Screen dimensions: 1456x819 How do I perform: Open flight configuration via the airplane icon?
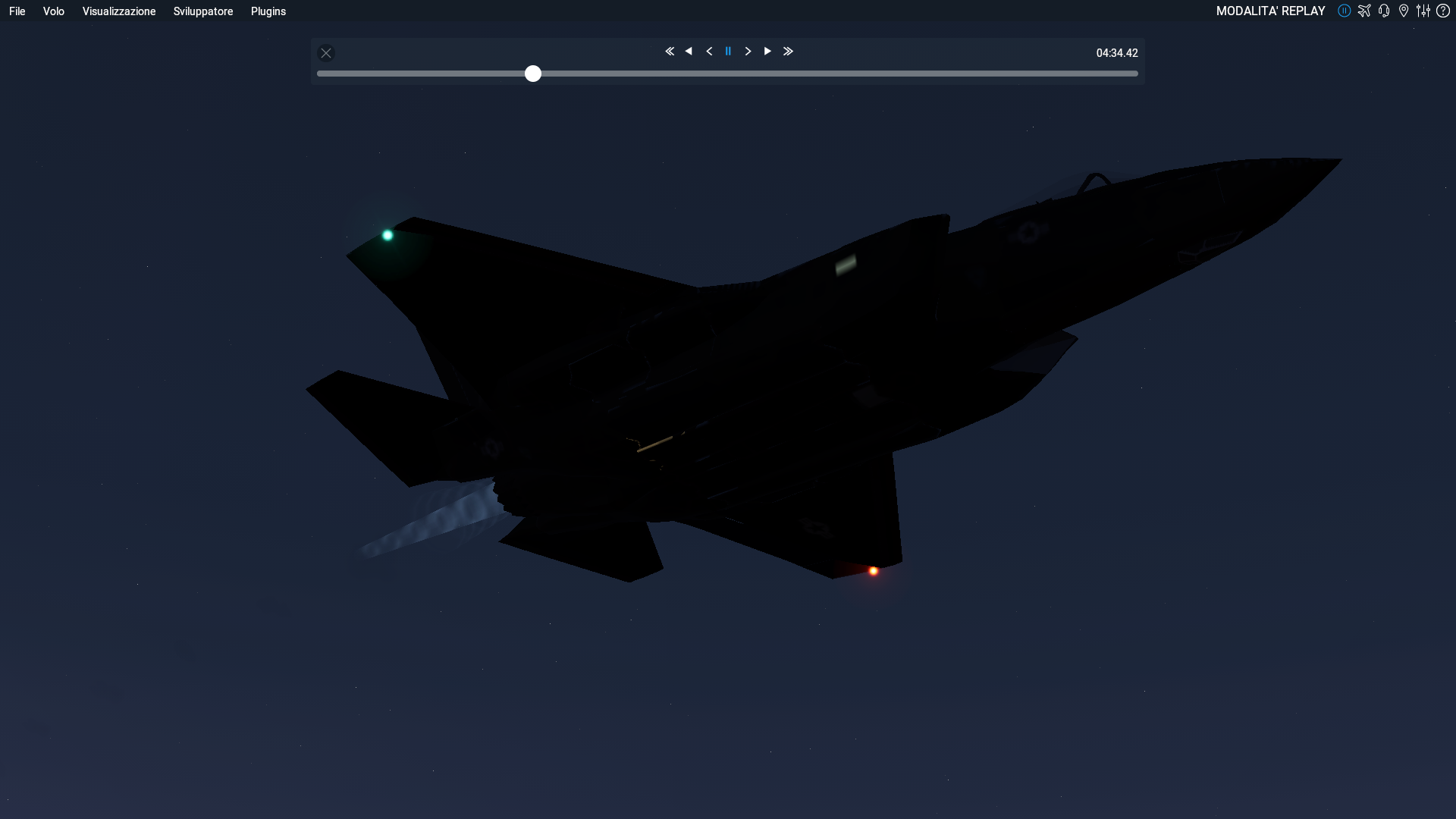point(1364,11)
